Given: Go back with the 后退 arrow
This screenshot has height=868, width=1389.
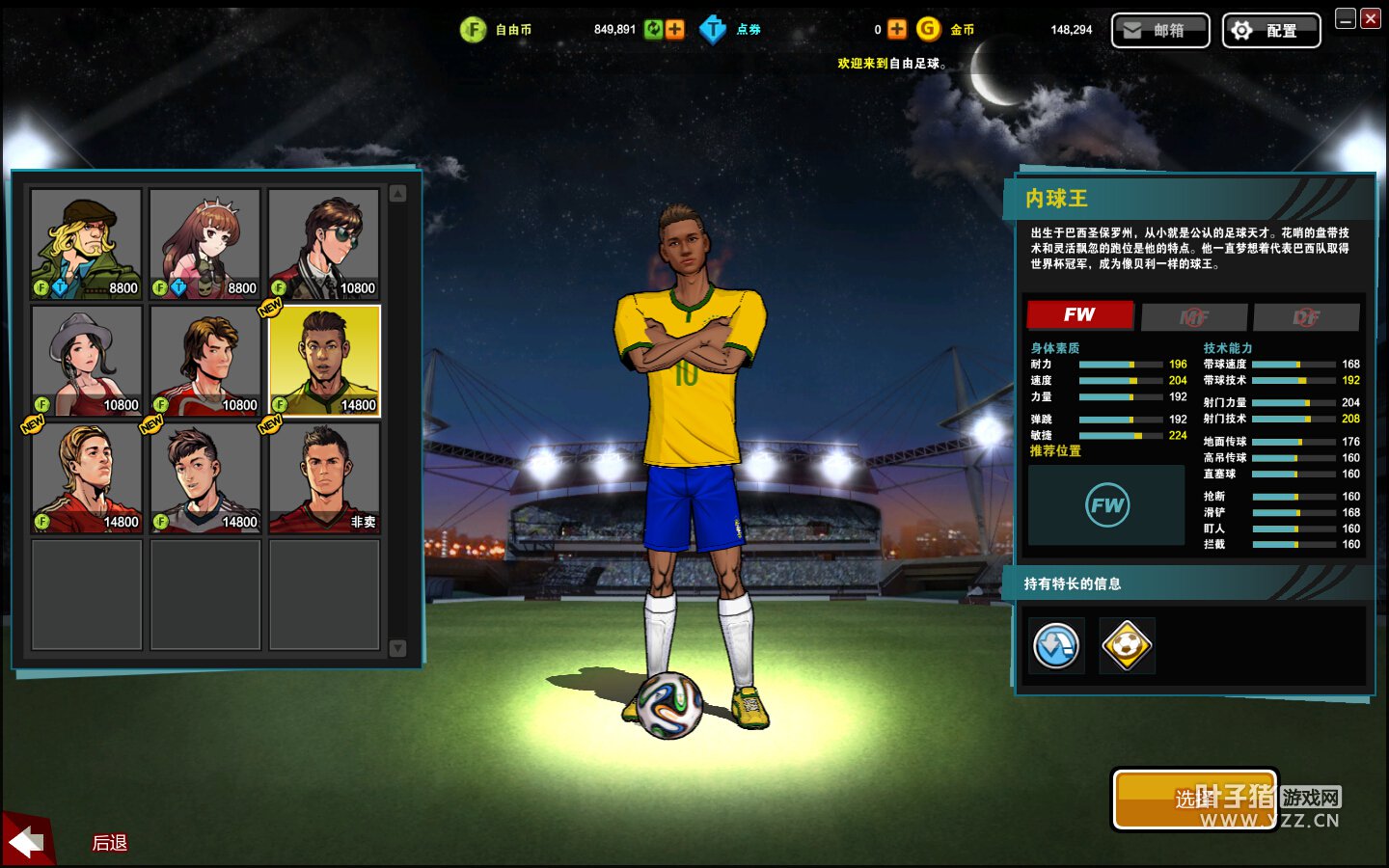Looking at the screenshot, I should click(x=27, y=842).
